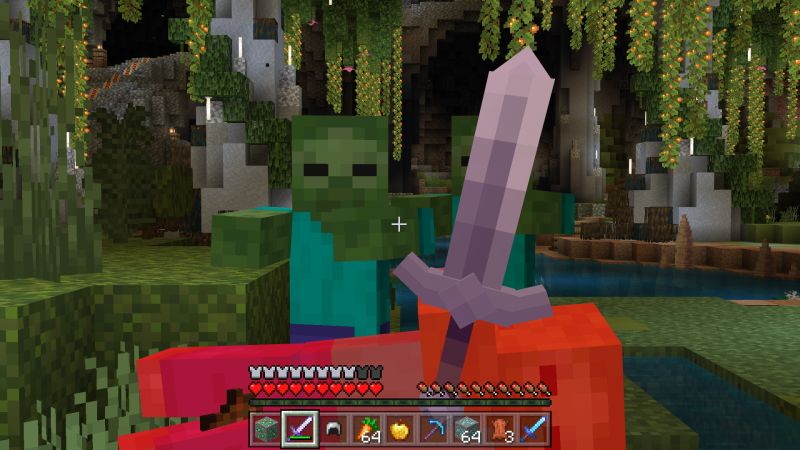800x450 pixels.
Task: Select the helmet in the hotbar
Action: coord(334,429)
